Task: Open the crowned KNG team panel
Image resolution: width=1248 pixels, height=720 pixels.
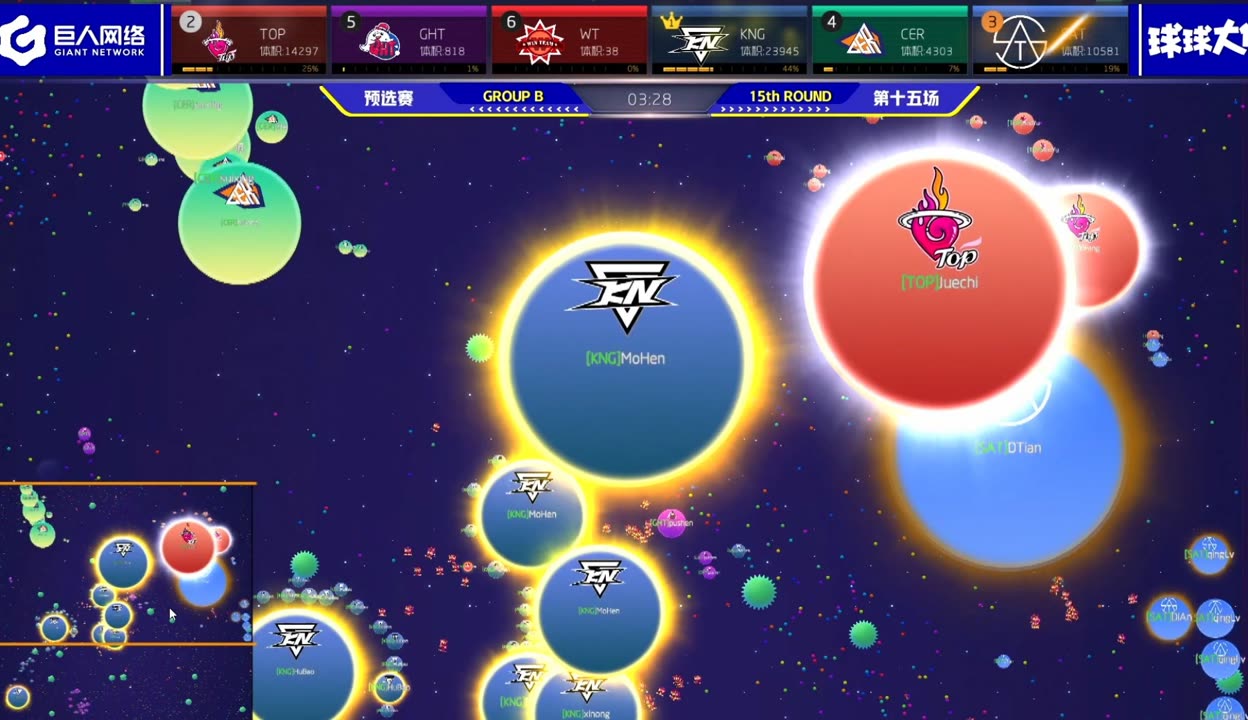Action: click(729, 40)
